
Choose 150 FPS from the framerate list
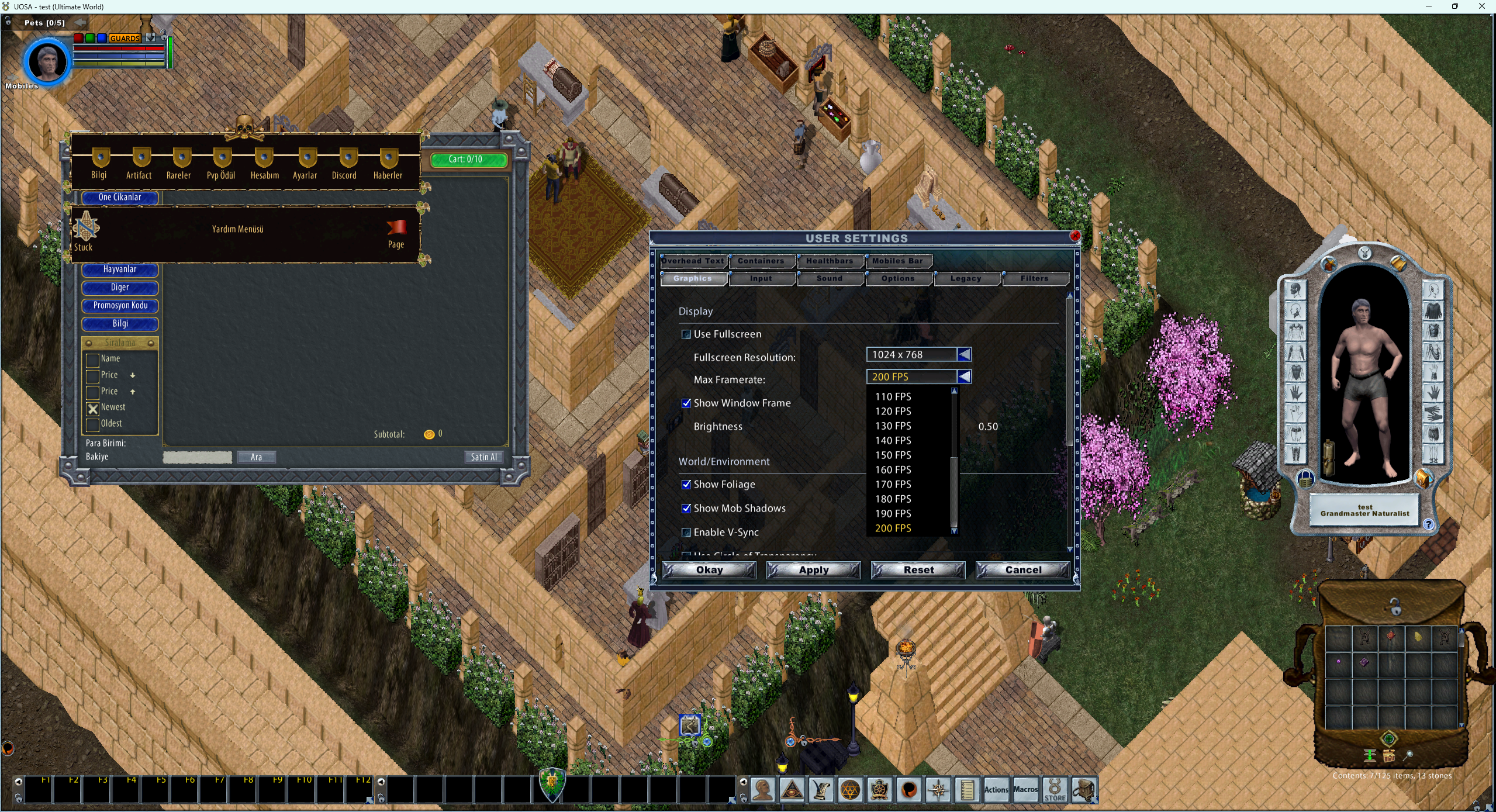pyautogui.click(x=893, y=455)
